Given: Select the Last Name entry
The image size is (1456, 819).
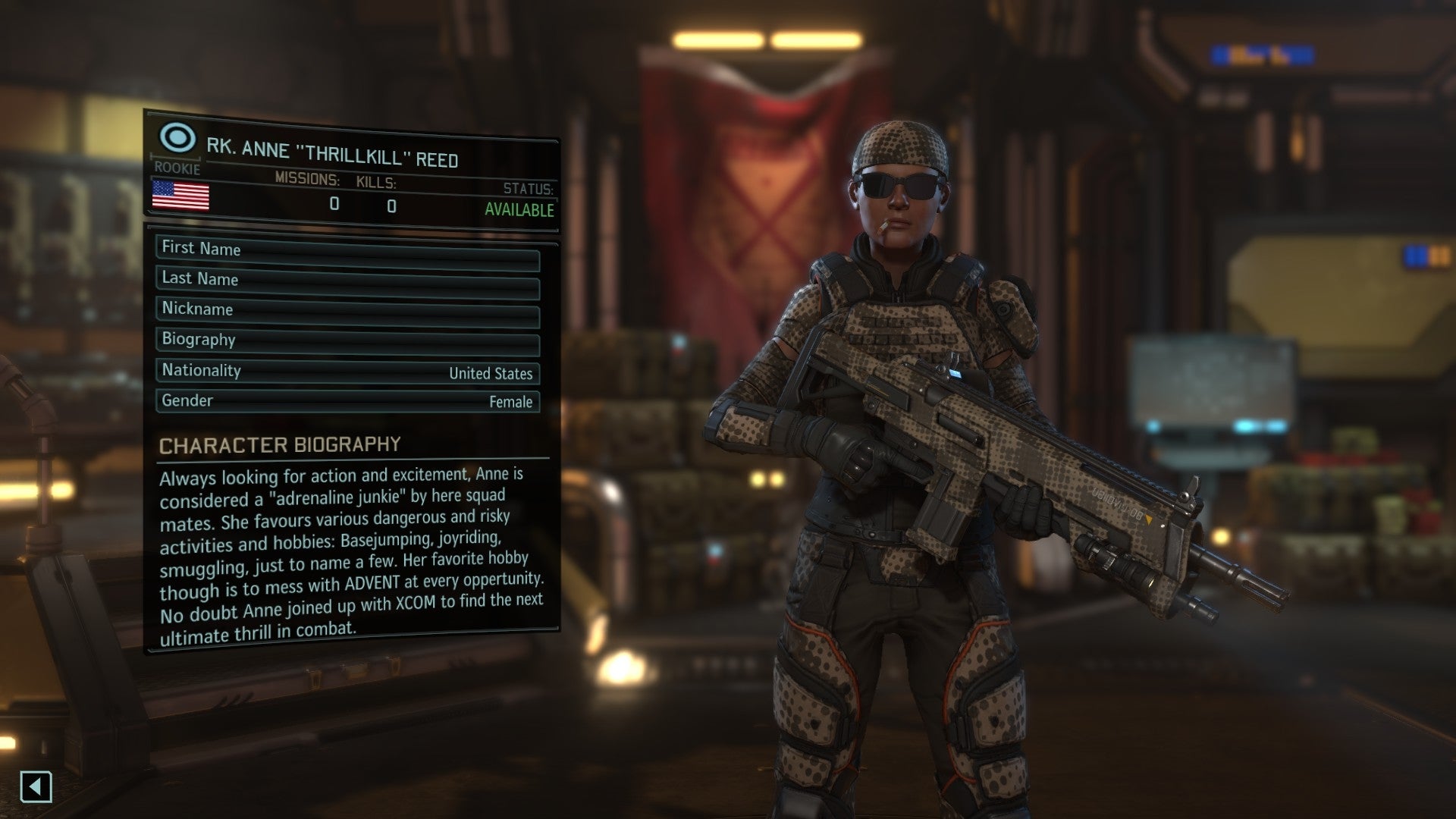Looking at the screenshot, I should (347, 281).
